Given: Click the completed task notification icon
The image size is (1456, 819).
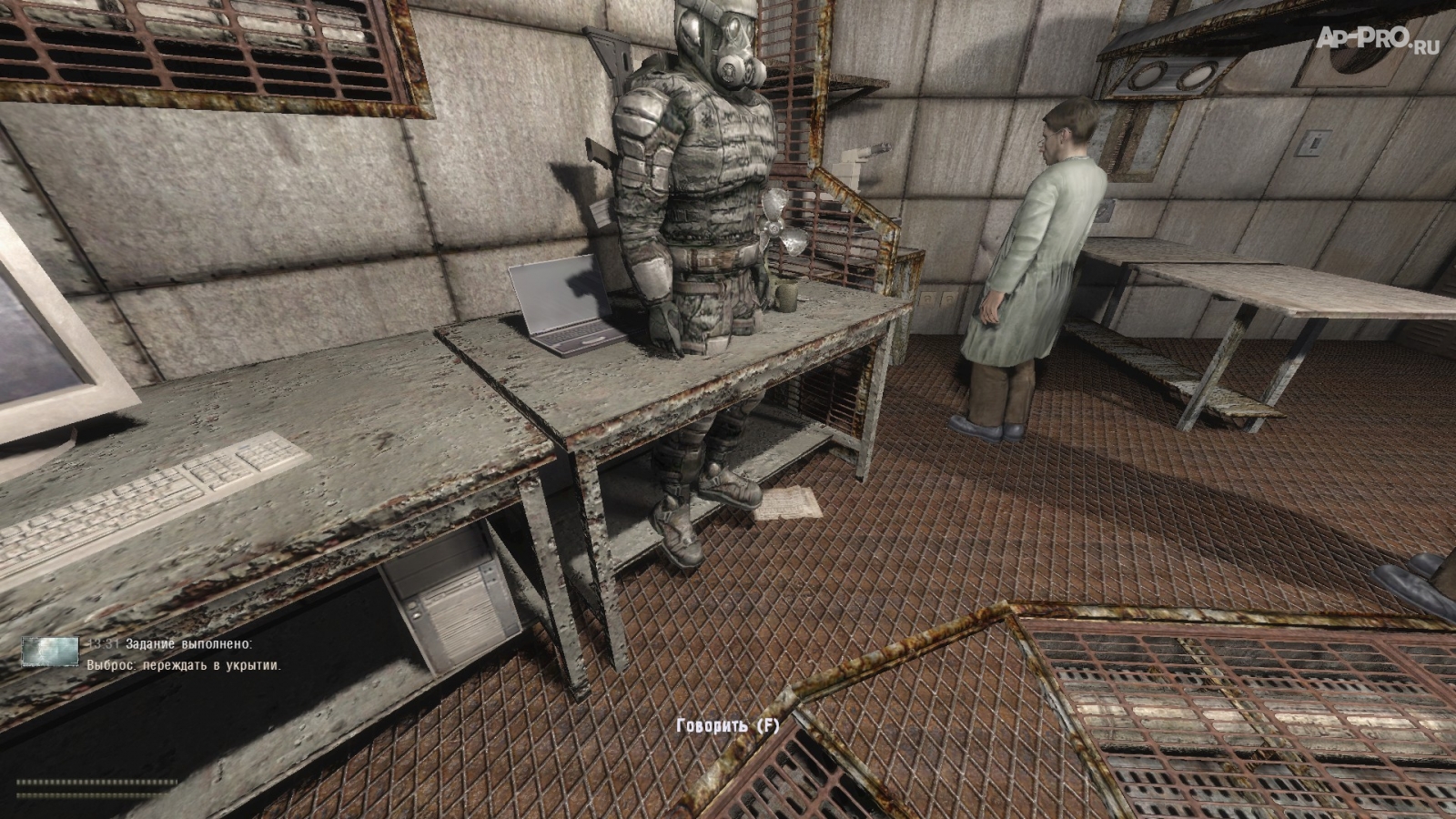Looking at the screenshot, I should tap(50, 652).
